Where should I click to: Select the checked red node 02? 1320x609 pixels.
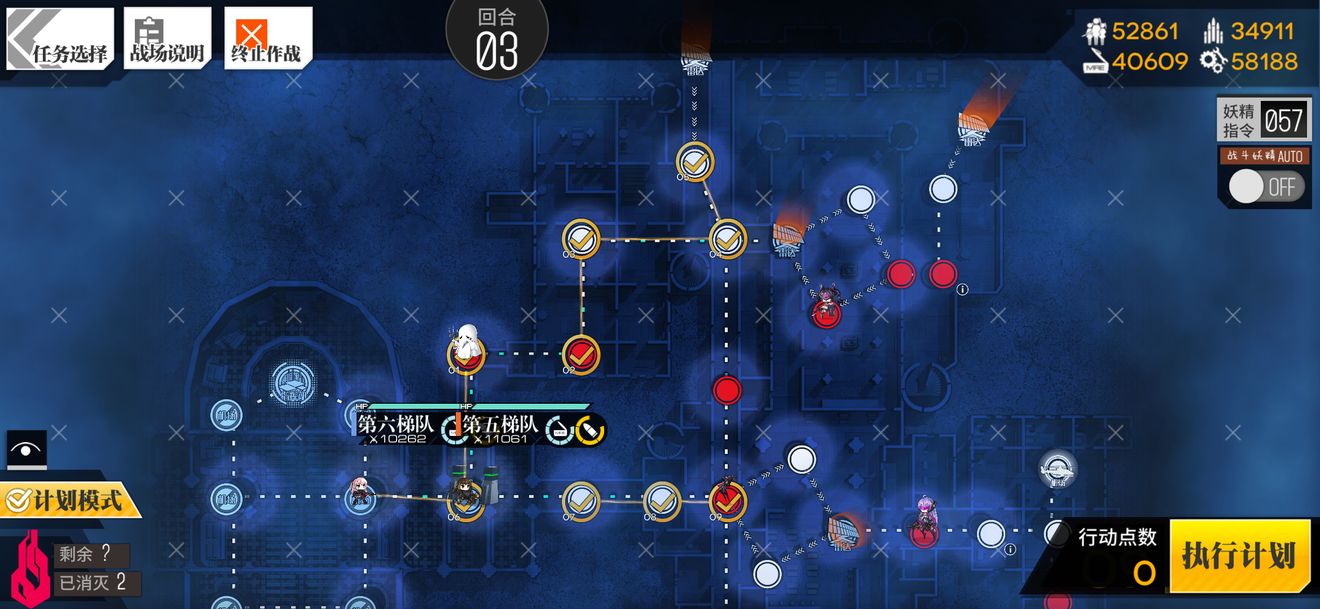tap(581, 353)
